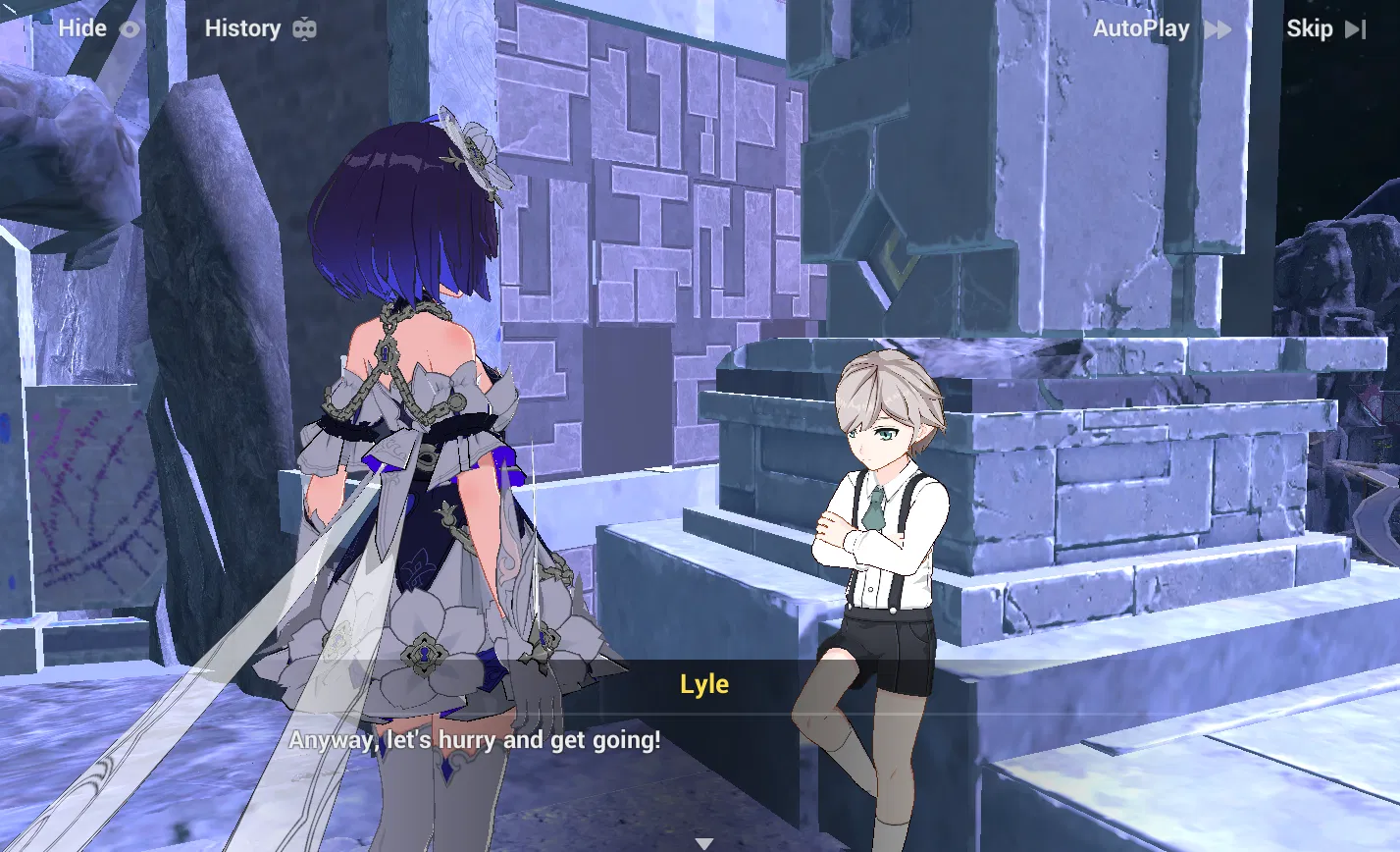1400x852 pixels.
Task: Click the dialogue text to advance the scene
Action: 475,740
